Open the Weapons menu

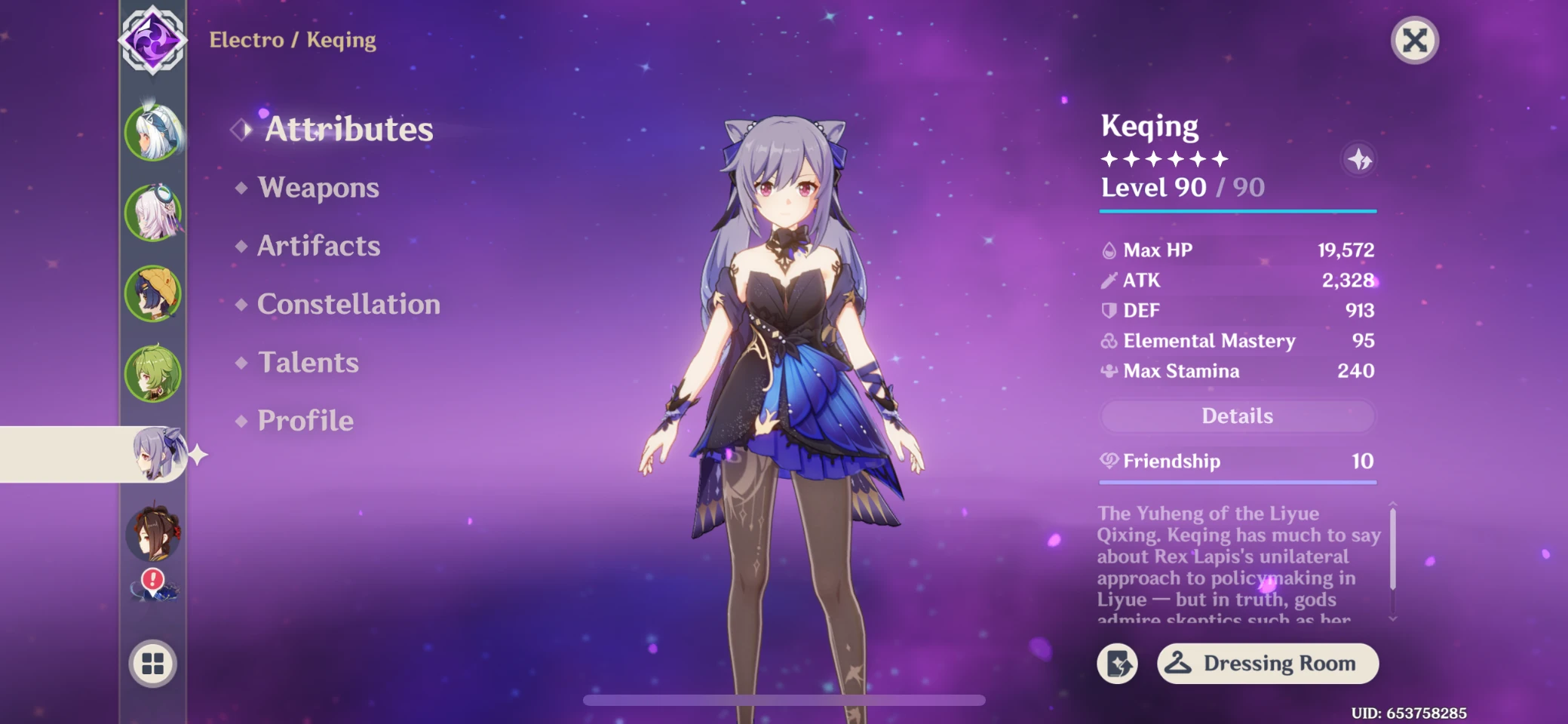tap(318, 188)
